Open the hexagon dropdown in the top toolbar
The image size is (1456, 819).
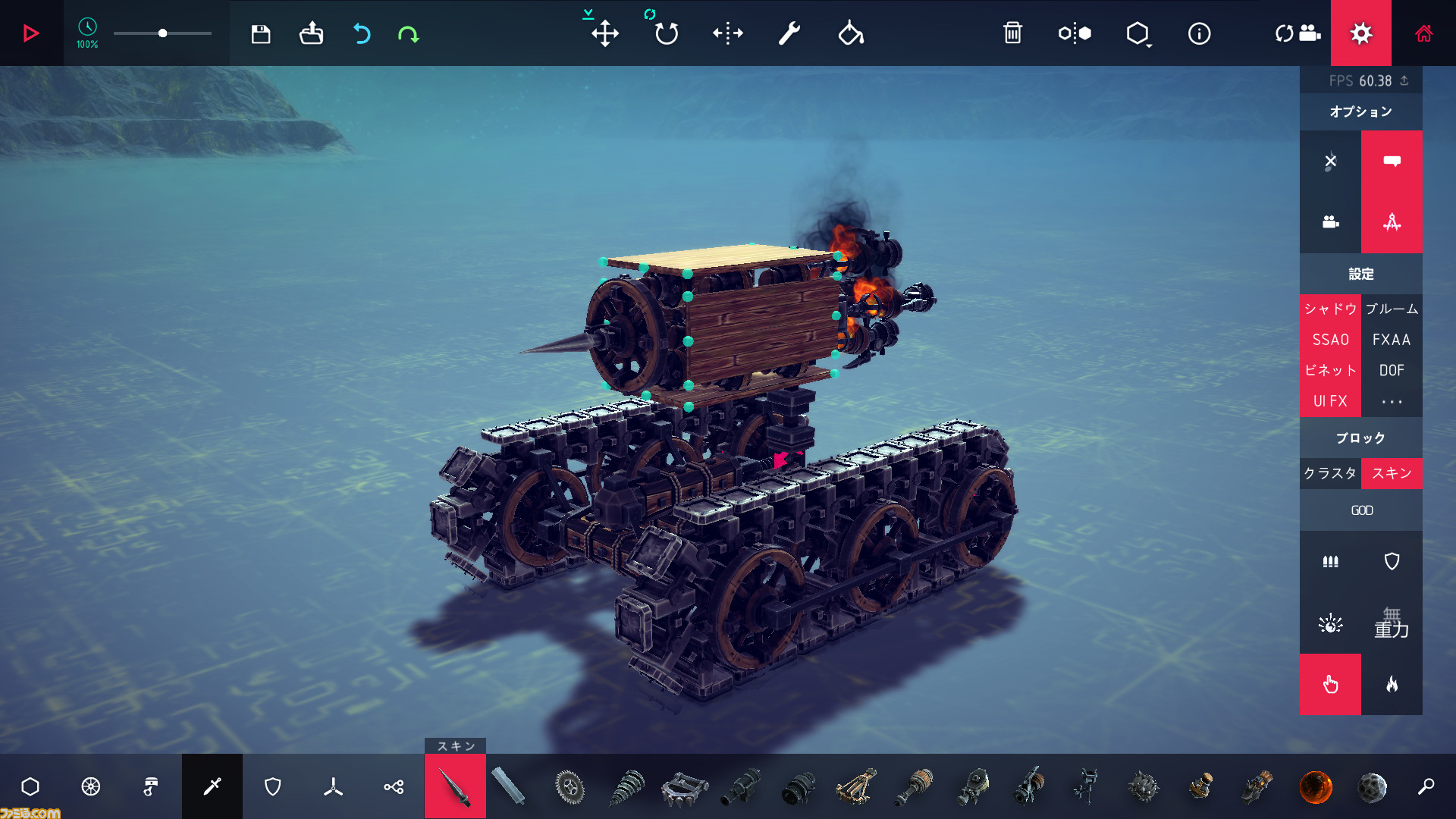(1137, 33)
